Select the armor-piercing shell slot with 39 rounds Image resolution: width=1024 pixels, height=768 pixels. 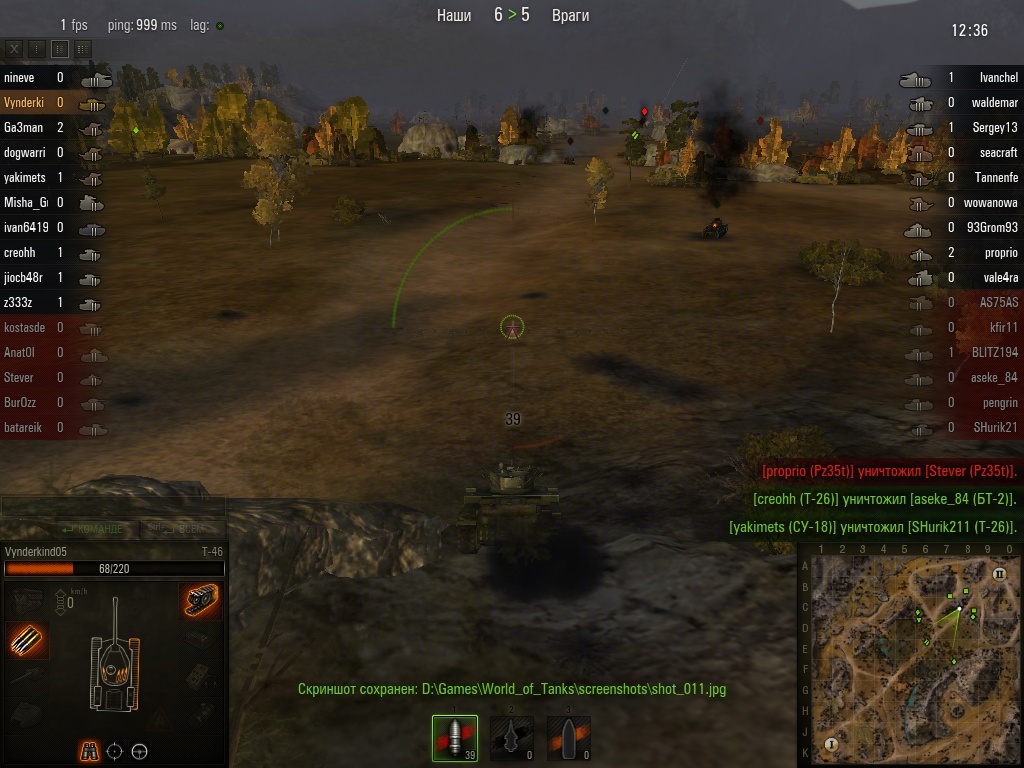[455, 738]
